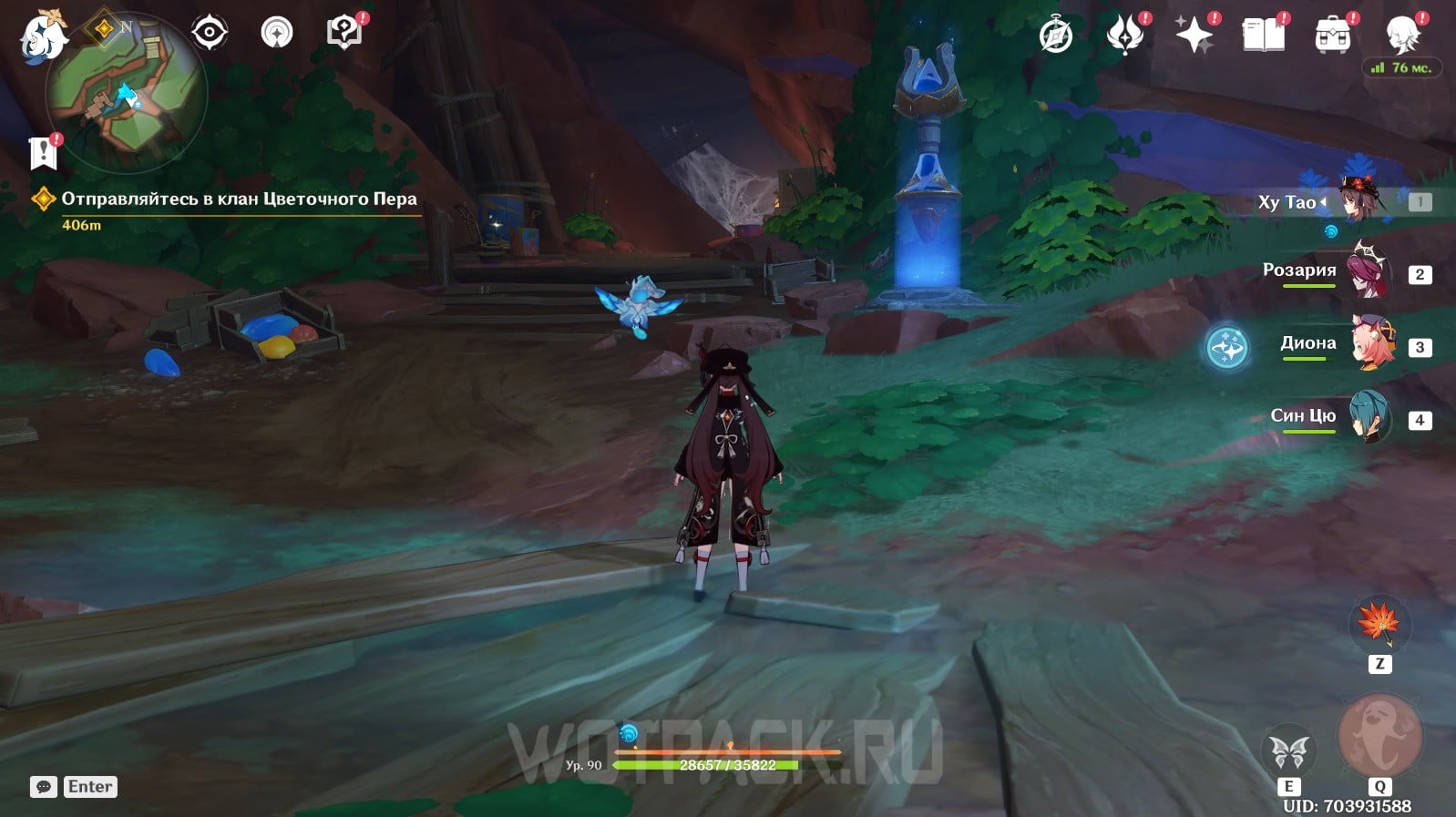Open the inventory backpack icon
1456x817 pixels.
pos(1332,36)
